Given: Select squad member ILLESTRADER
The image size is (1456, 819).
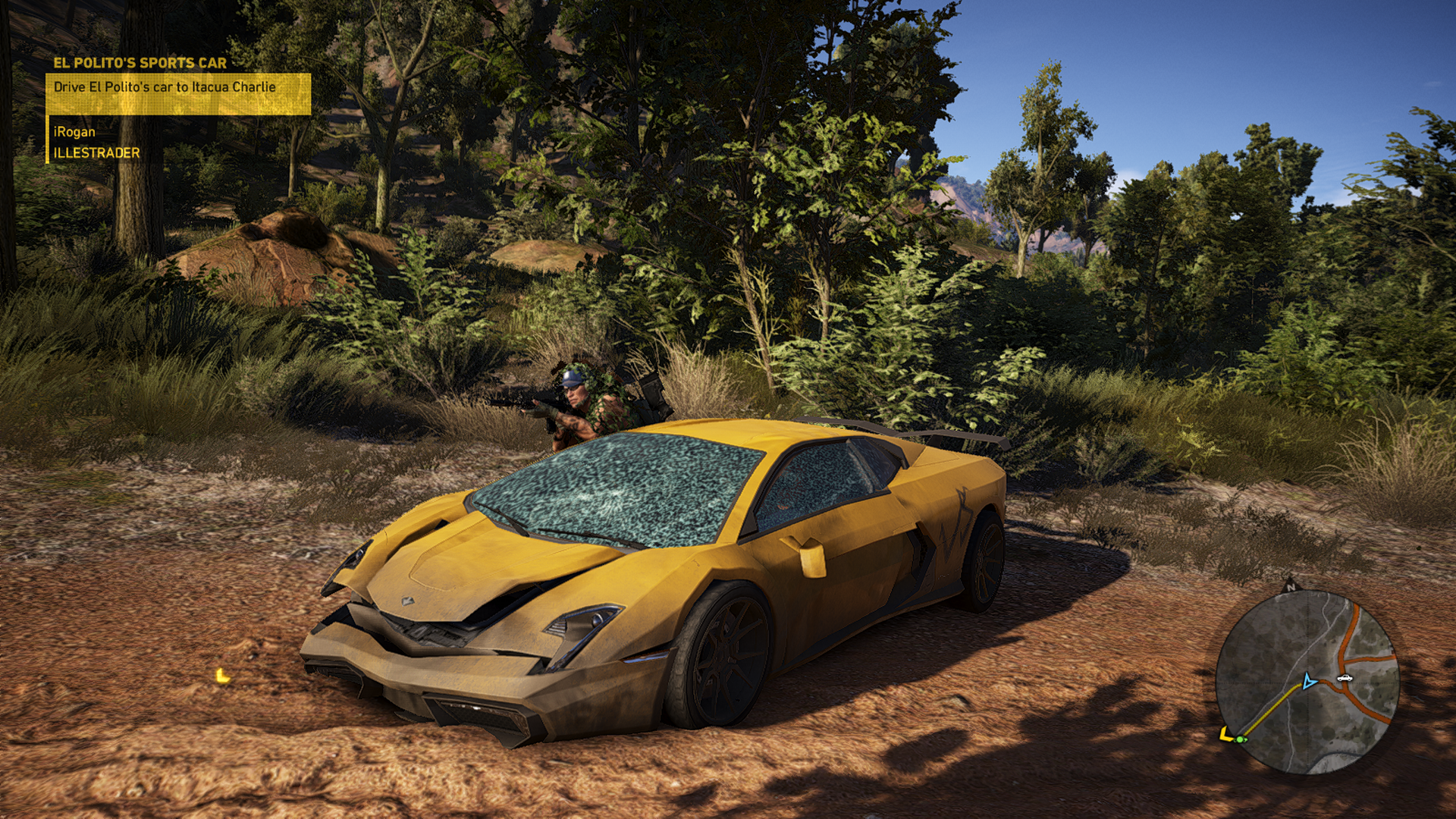Looking at the screenshot, I should click(96, 152).
